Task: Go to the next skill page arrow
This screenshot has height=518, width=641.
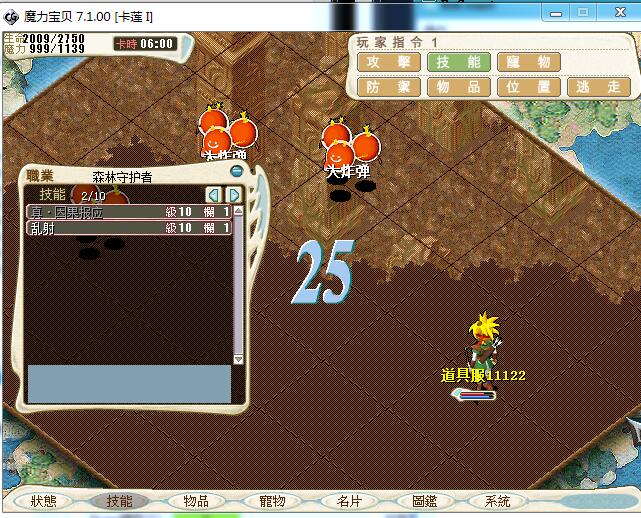Action: coord(233,195)
